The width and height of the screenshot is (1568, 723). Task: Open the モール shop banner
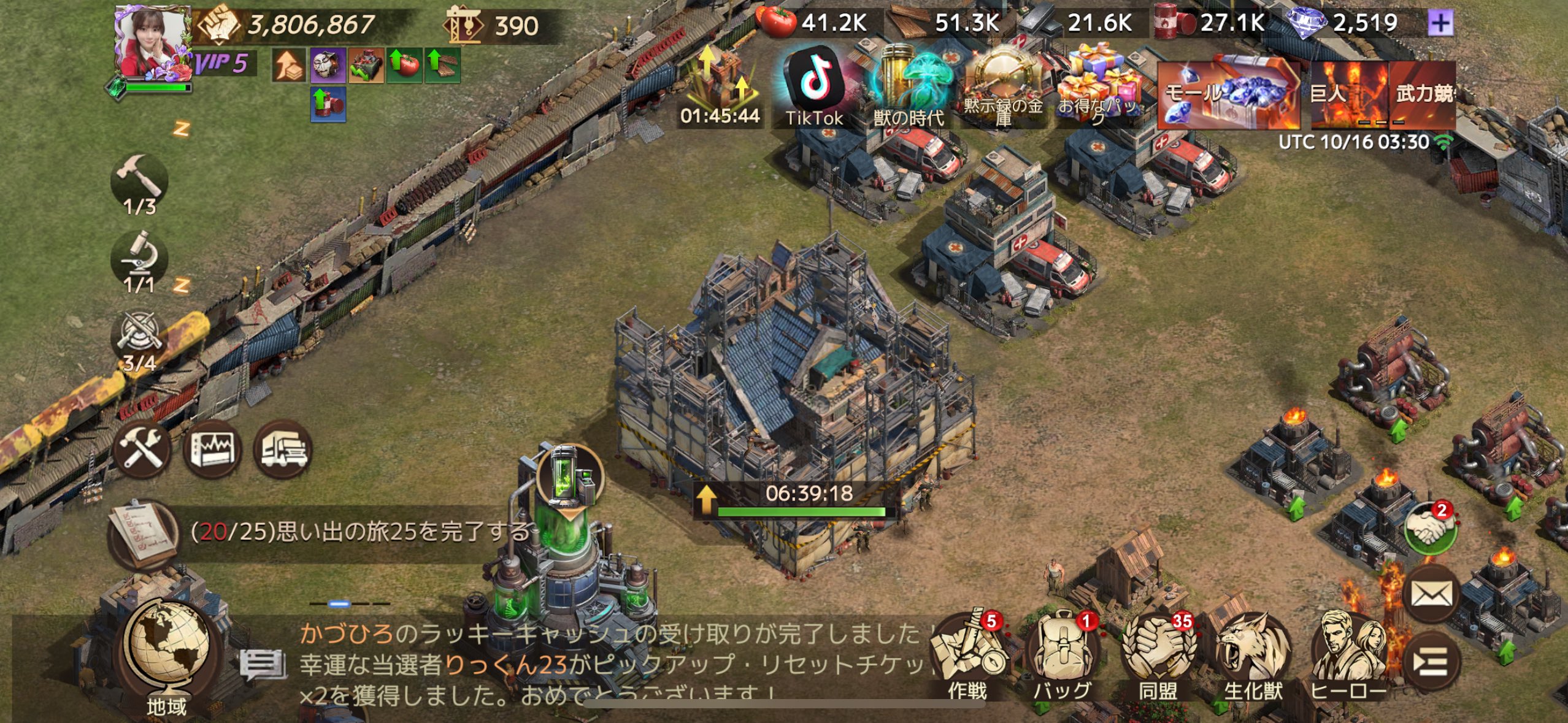tap(1227, 94)
